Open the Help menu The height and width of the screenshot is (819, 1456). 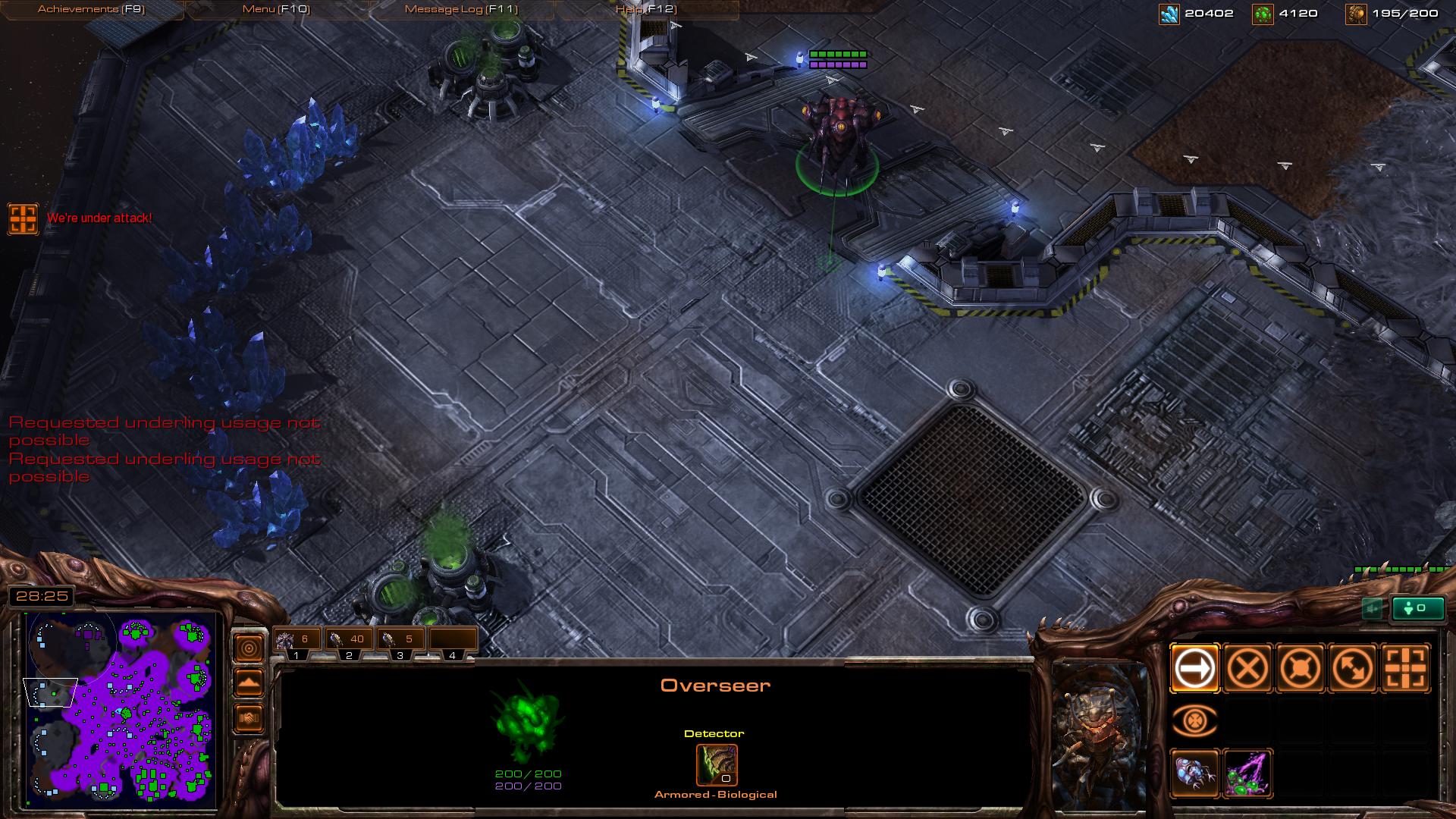coord(646,9)
